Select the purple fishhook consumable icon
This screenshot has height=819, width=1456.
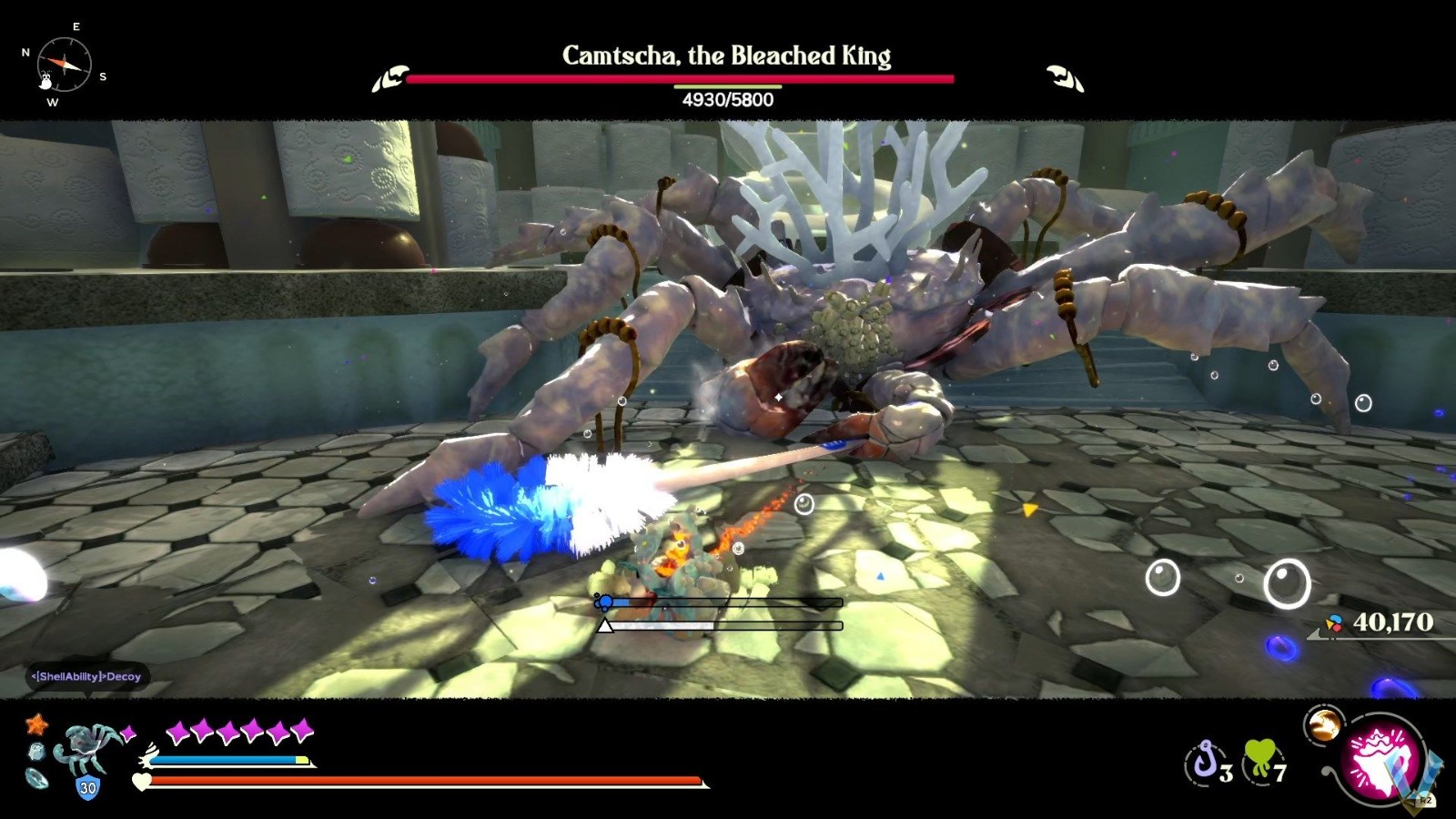1207,761
